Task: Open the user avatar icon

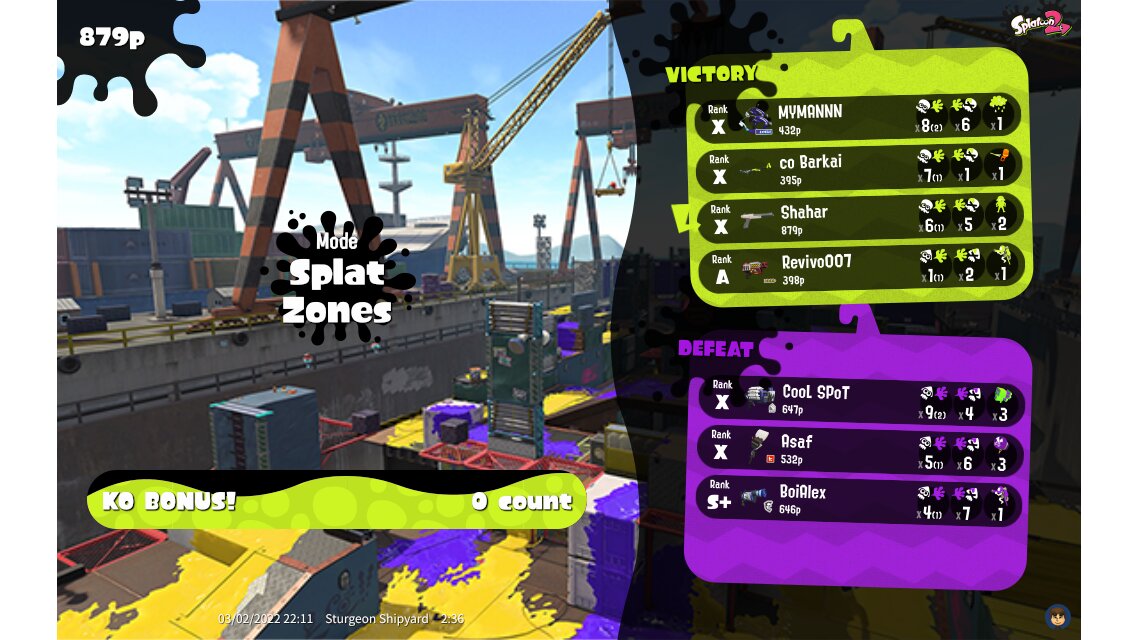Action: (x=1057, y=616)
